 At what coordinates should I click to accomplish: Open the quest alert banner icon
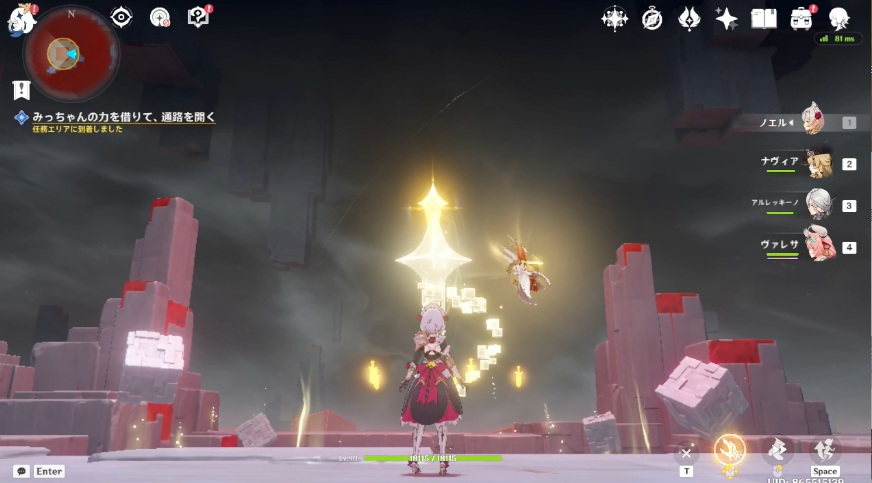(x=21, y=90)
